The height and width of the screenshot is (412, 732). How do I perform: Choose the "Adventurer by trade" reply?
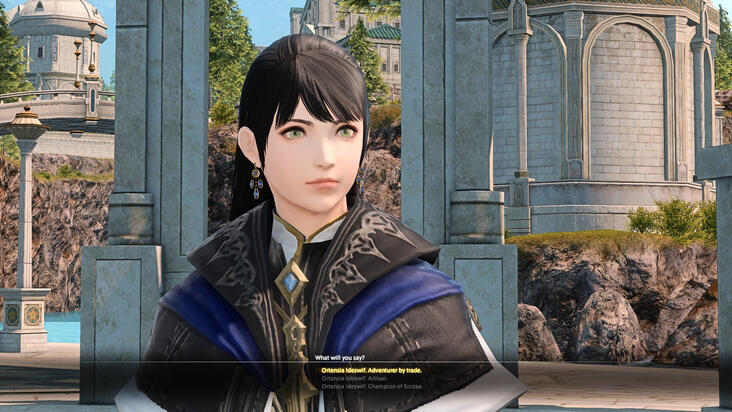(x=371, y=370)
